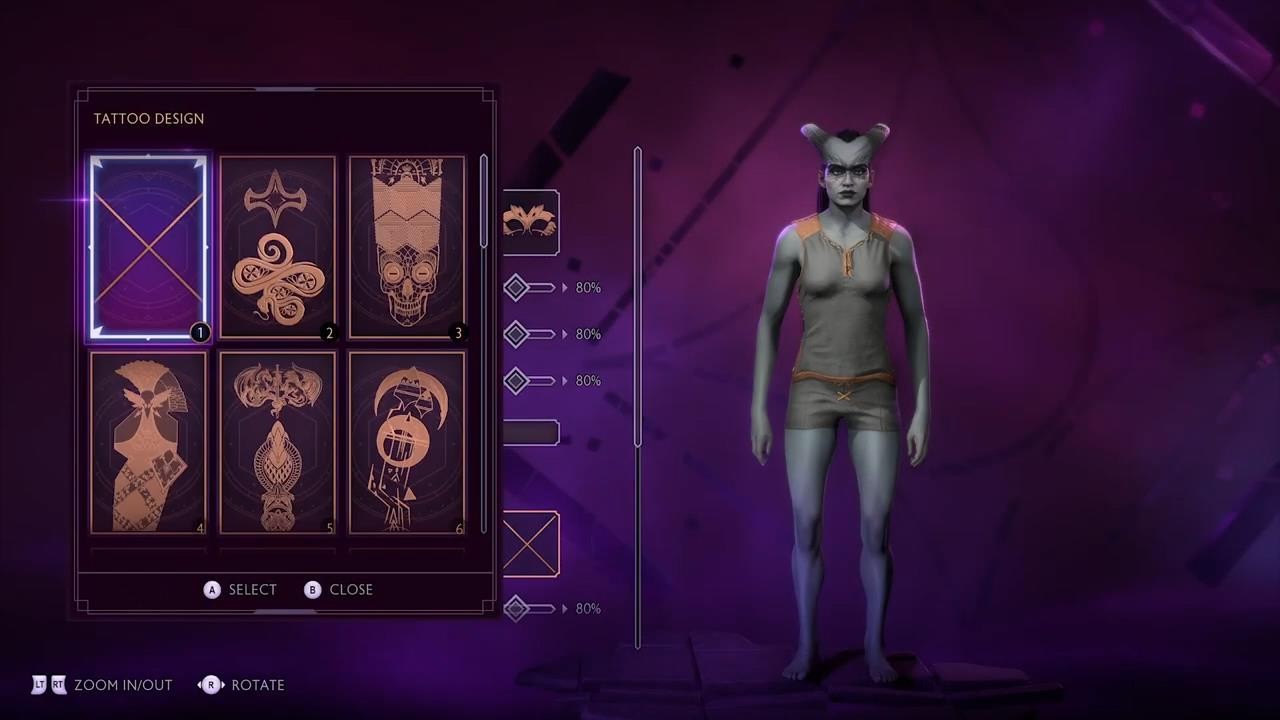This screenshot has width=1280, height=720.
Task: Click the tattoo design list scrollbar
Action: click(484, 202)
